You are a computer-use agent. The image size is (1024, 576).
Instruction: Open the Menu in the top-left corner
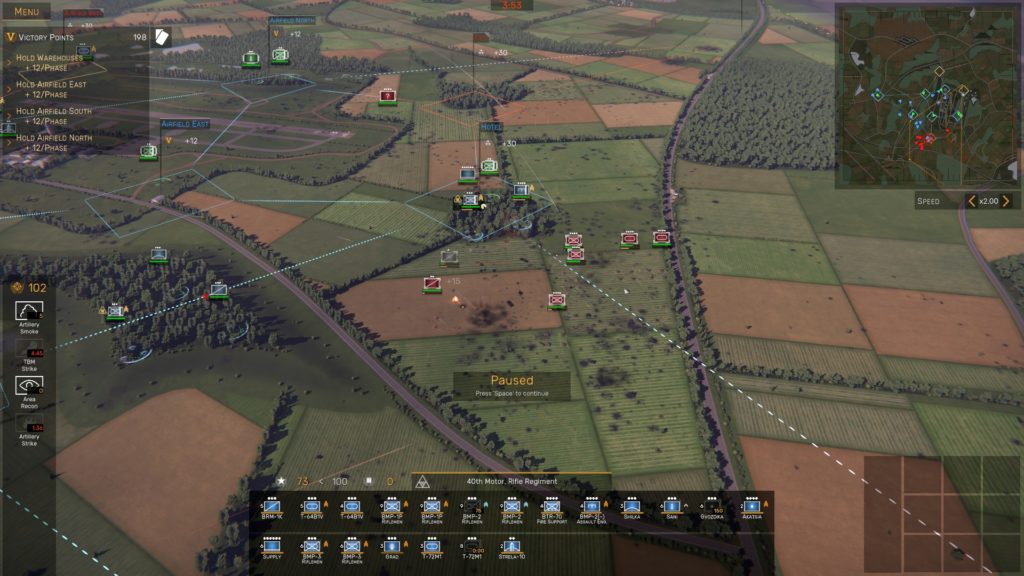pyautogui.click(x=26, y=10)
